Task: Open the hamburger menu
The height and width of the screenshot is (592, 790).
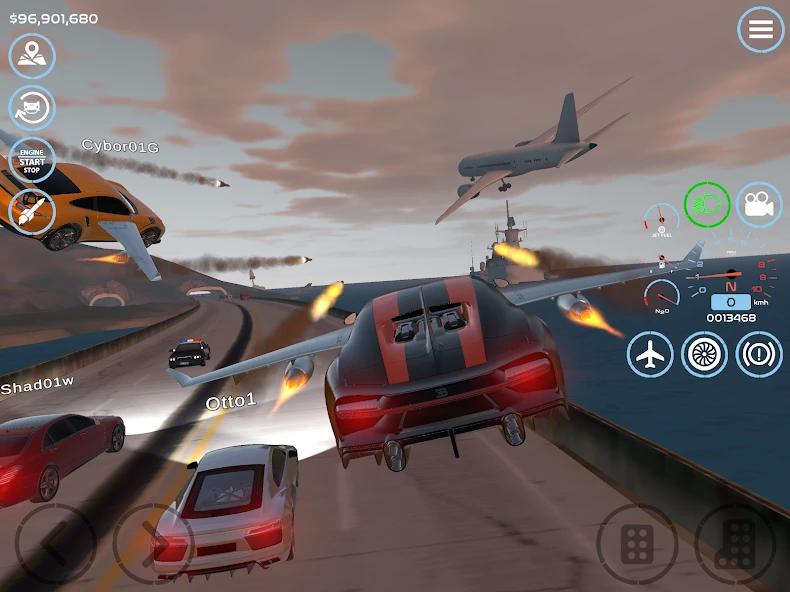Action: coord(761,30)
